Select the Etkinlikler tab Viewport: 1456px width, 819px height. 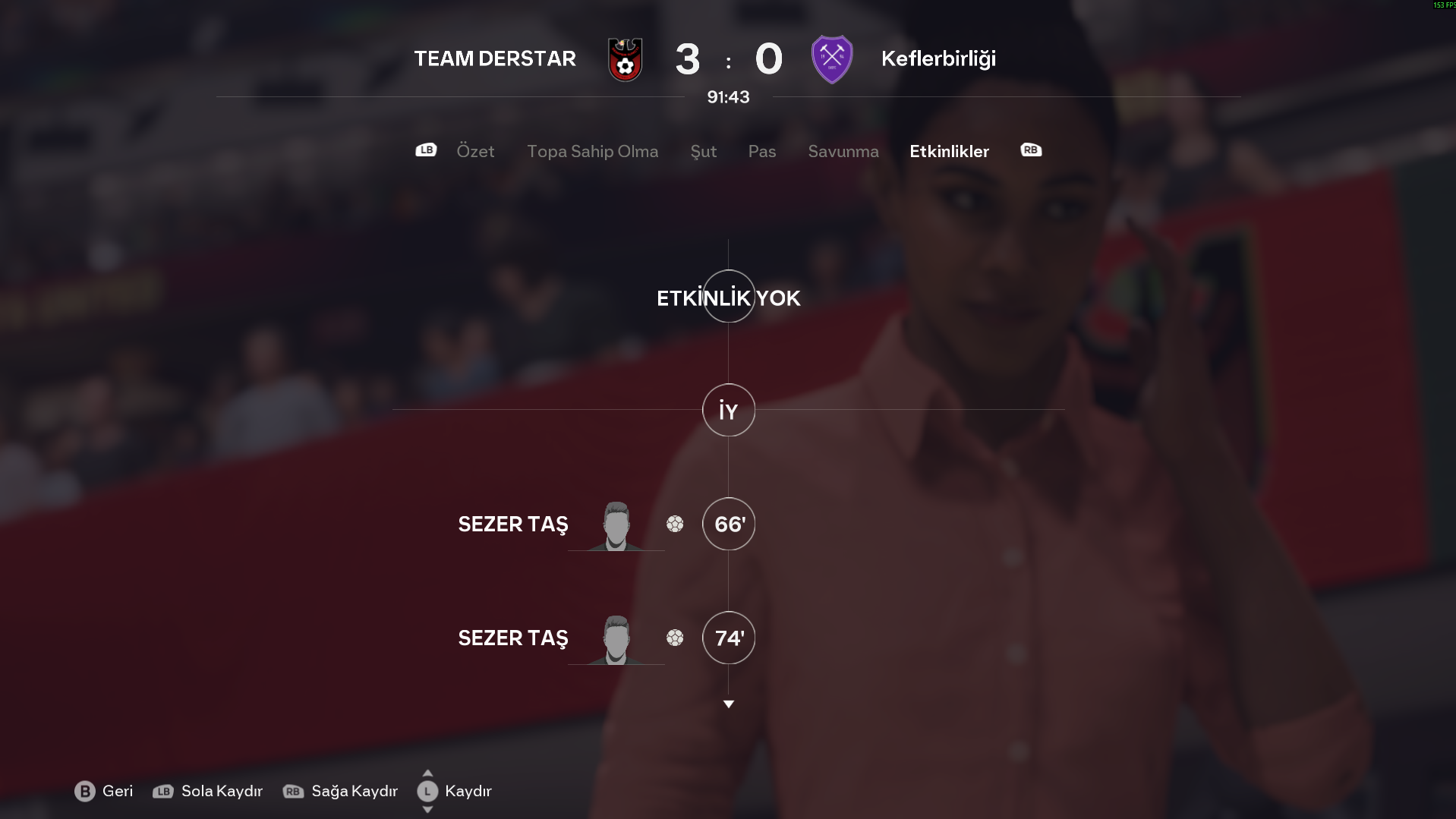click(x=949, y=151)
